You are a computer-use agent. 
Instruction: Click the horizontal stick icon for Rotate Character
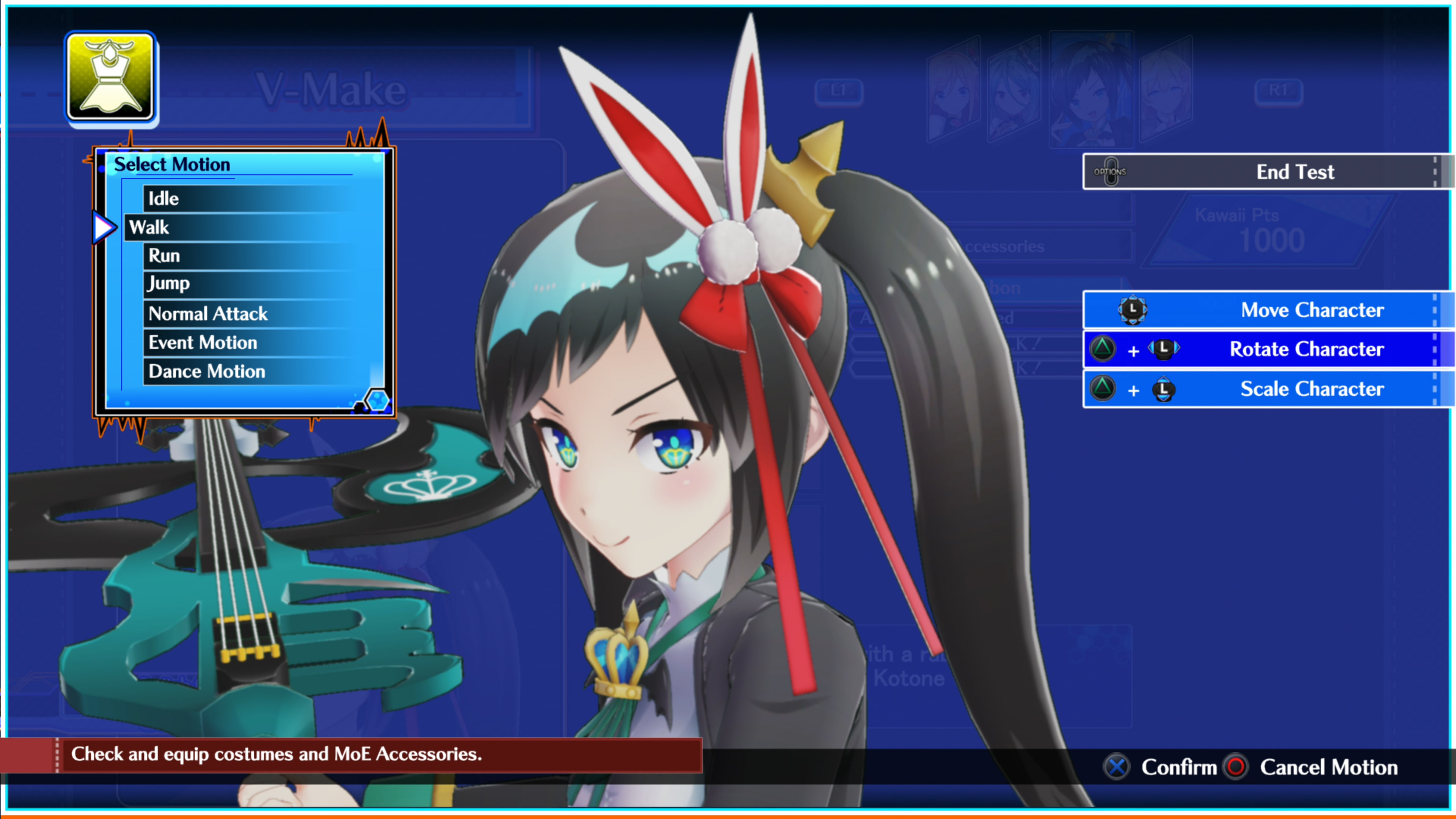[1164, 349]
